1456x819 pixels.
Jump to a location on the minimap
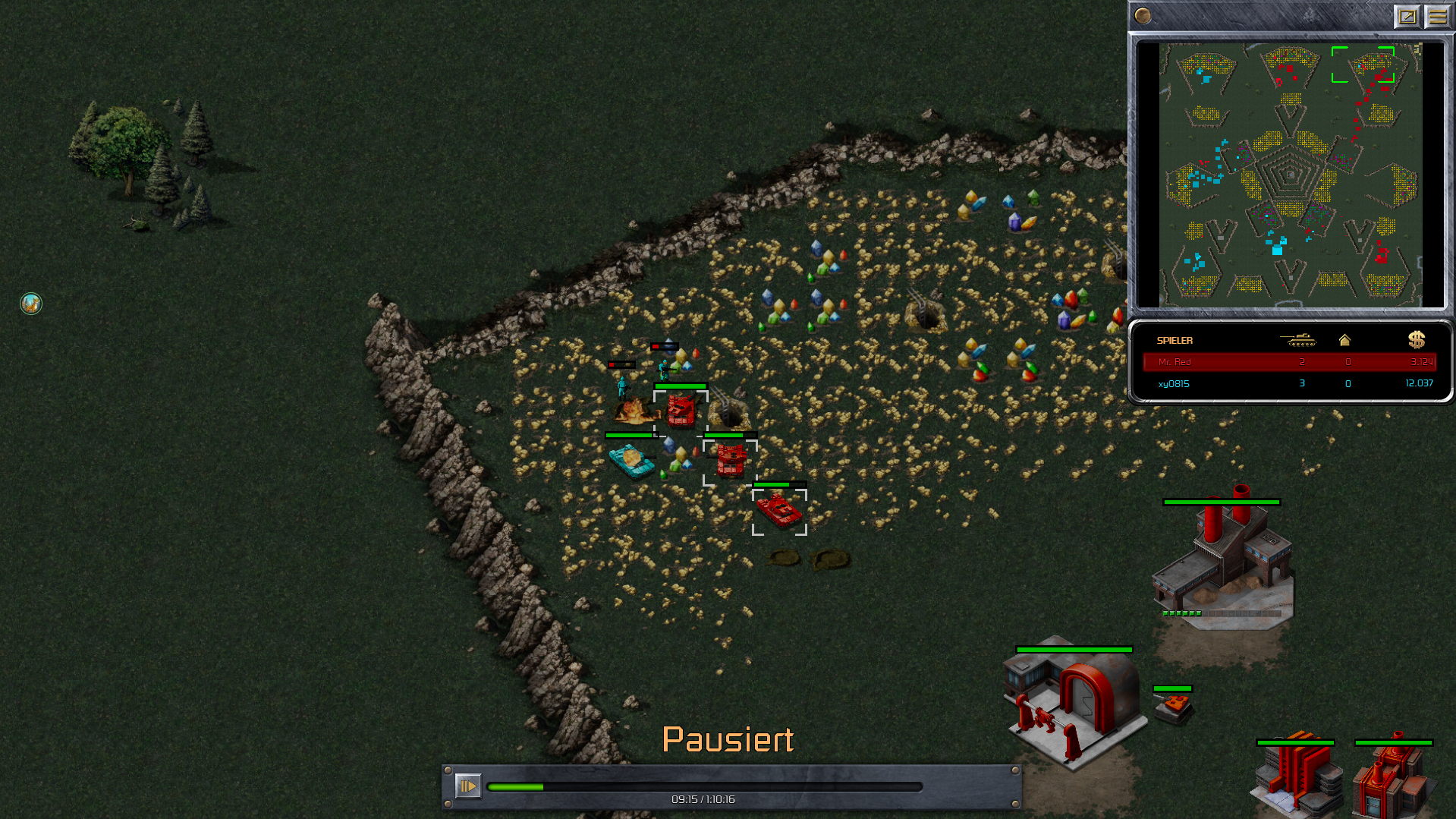(1290, 175)
